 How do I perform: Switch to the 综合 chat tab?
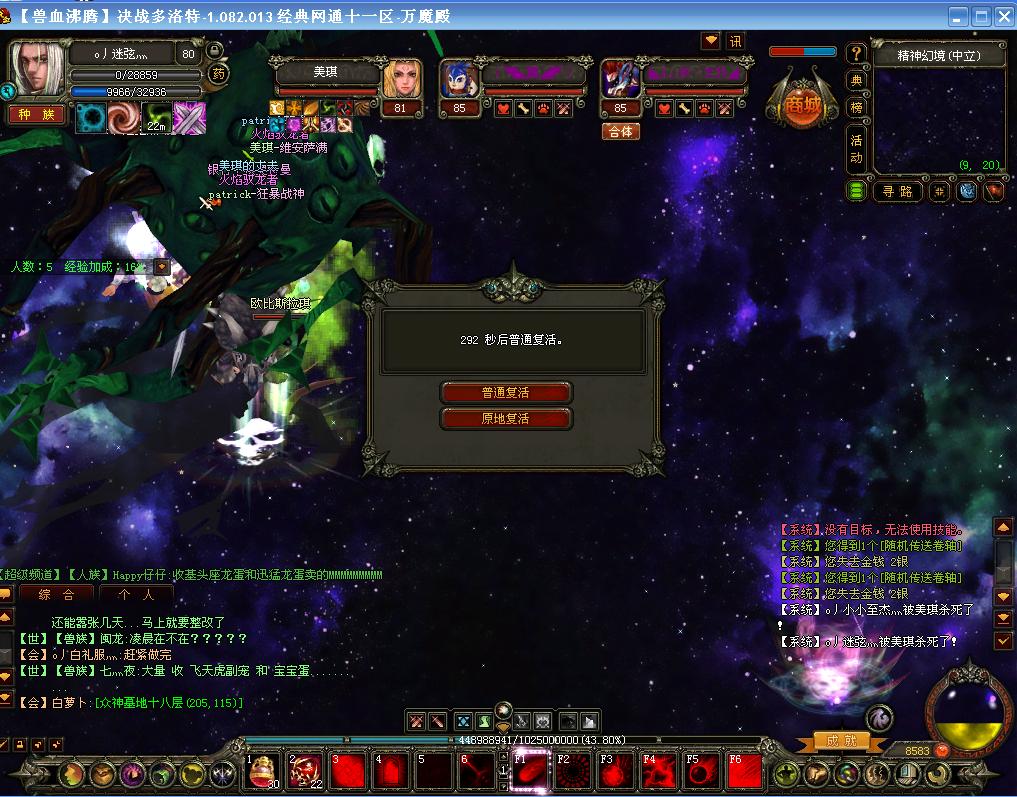tap(57, 594)
